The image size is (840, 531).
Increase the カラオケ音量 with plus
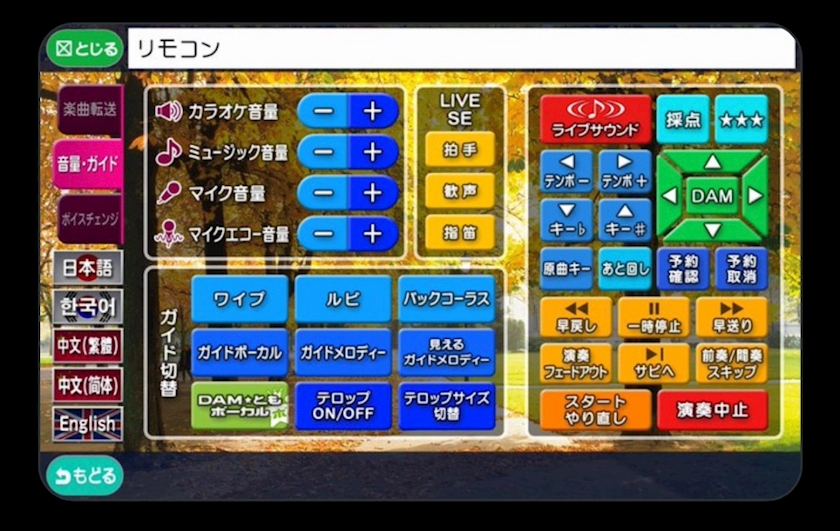(x=373, y=111)
